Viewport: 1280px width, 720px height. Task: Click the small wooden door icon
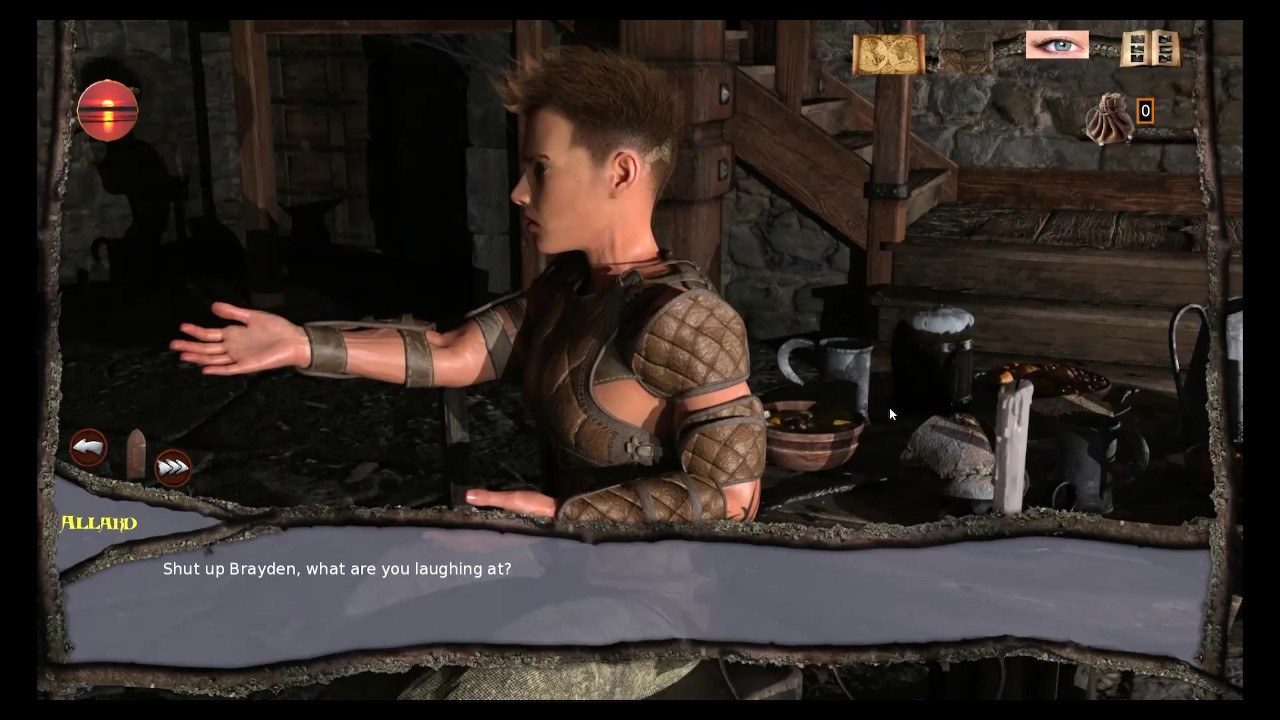point(136,455)
